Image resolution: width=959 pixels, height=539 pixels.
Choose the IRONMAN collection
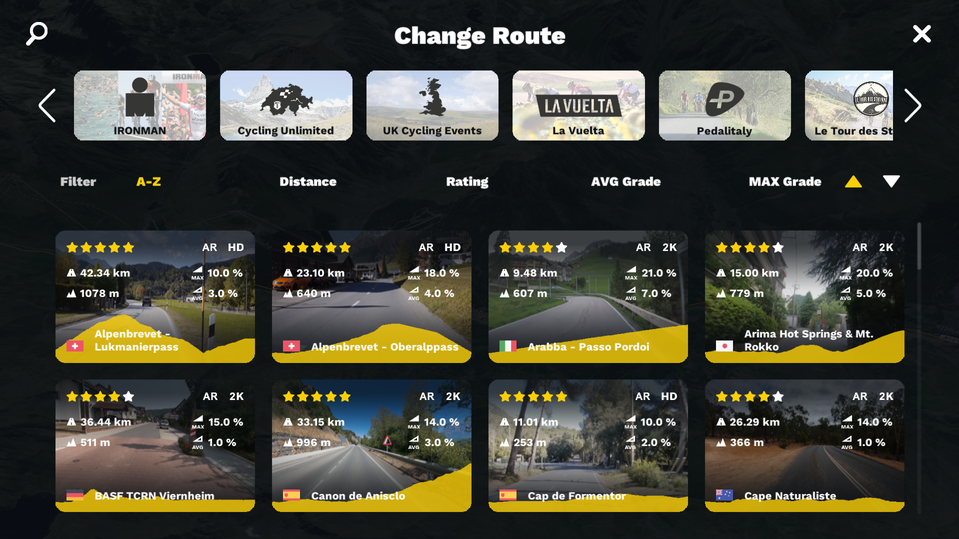(x=140, y=105)
